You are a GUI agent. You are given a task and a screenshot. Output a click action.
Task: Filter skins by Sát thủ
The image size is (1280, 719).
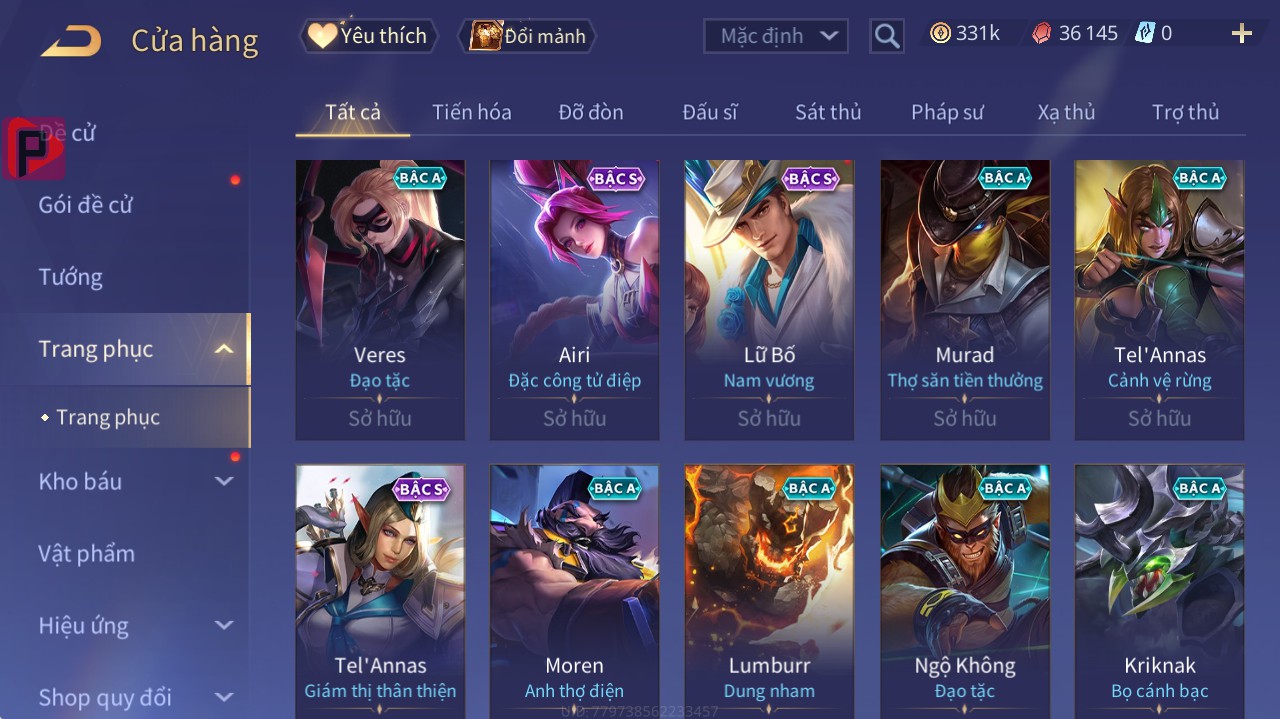click(828, 112)
